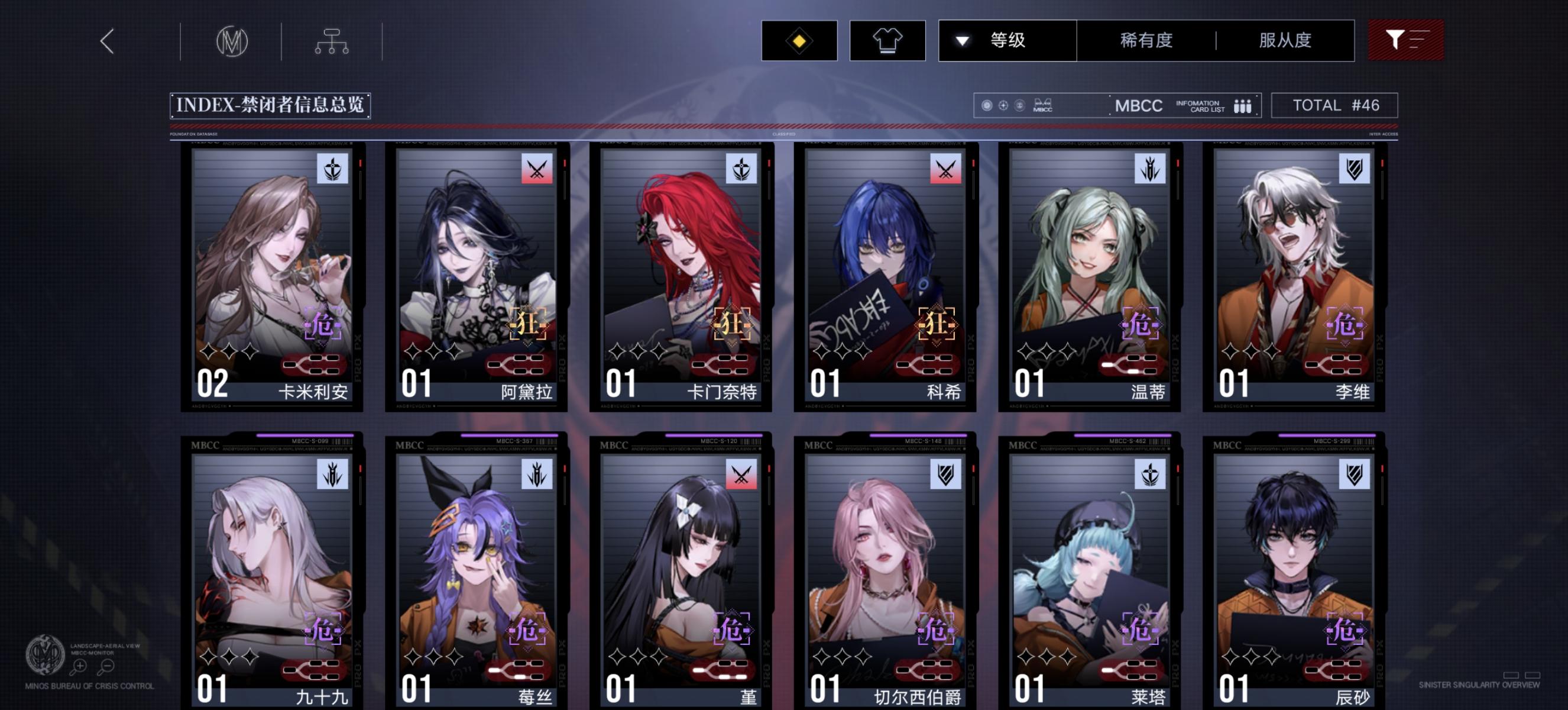Select the outfit (shirt) display icon

click(887, 40)
